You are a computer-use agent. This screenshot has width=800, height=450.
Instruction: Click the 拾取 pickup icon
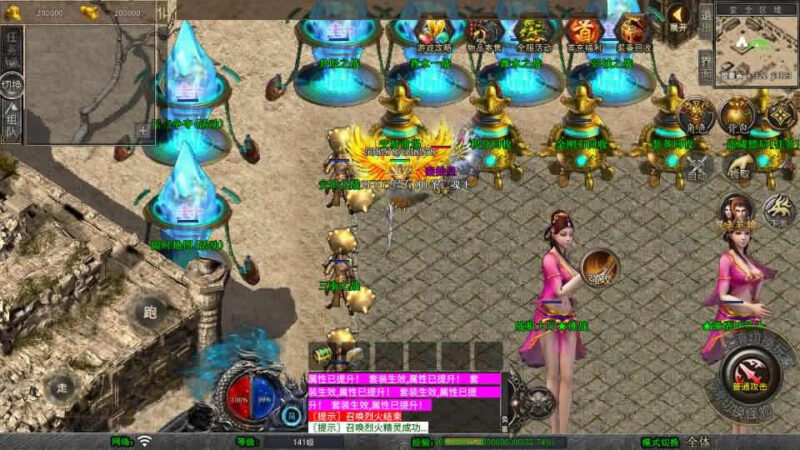[738, 166]
